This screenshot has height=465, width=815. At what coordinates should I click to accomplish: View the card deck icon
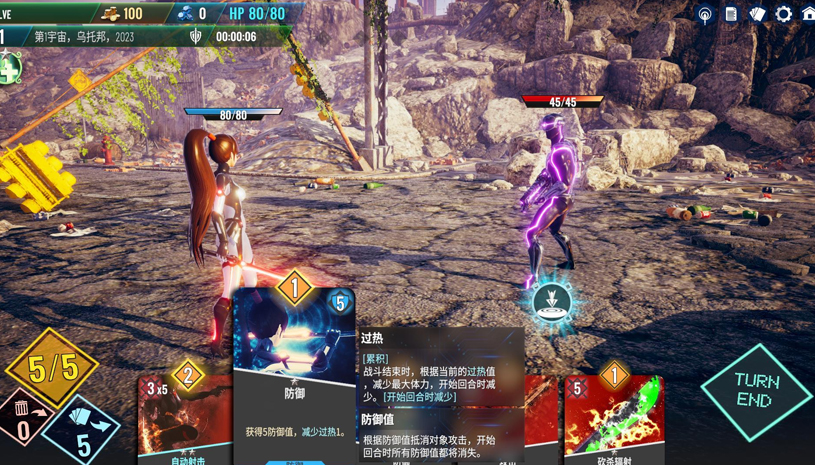coord(757,14)
